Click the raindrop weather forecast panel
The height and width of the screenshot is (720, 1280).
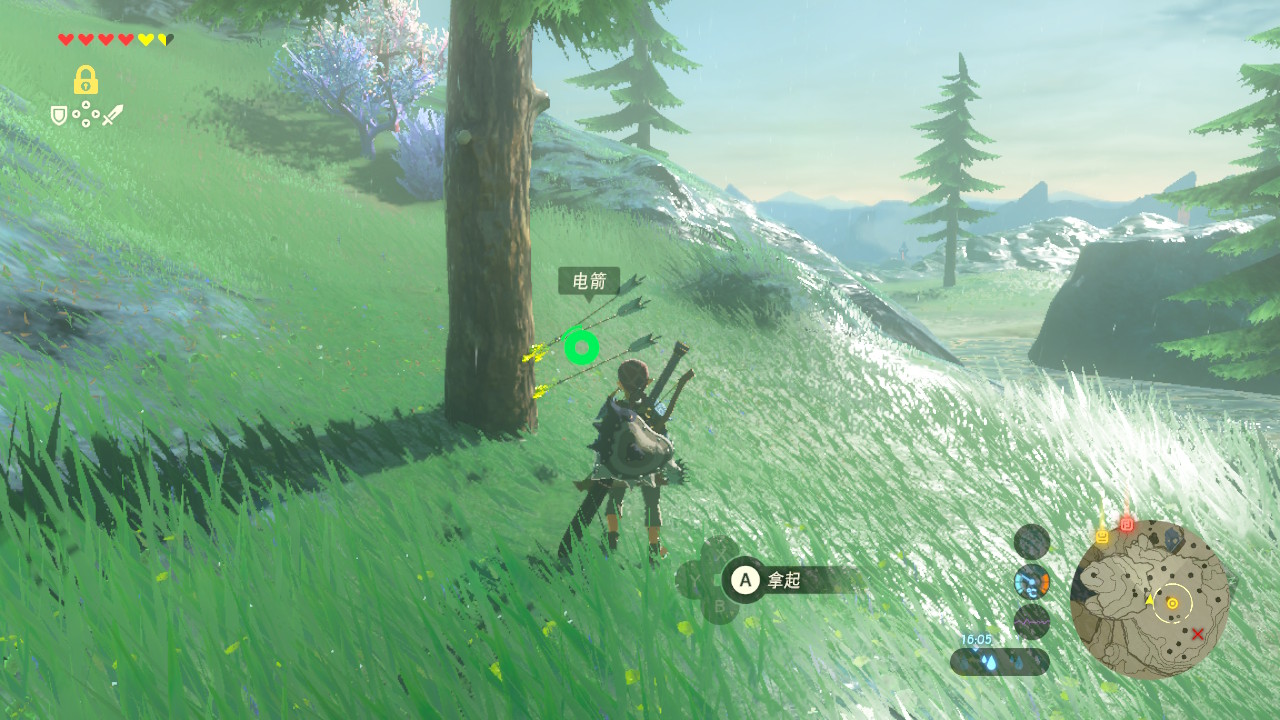pyautogui.click(x=1000, y=661)
